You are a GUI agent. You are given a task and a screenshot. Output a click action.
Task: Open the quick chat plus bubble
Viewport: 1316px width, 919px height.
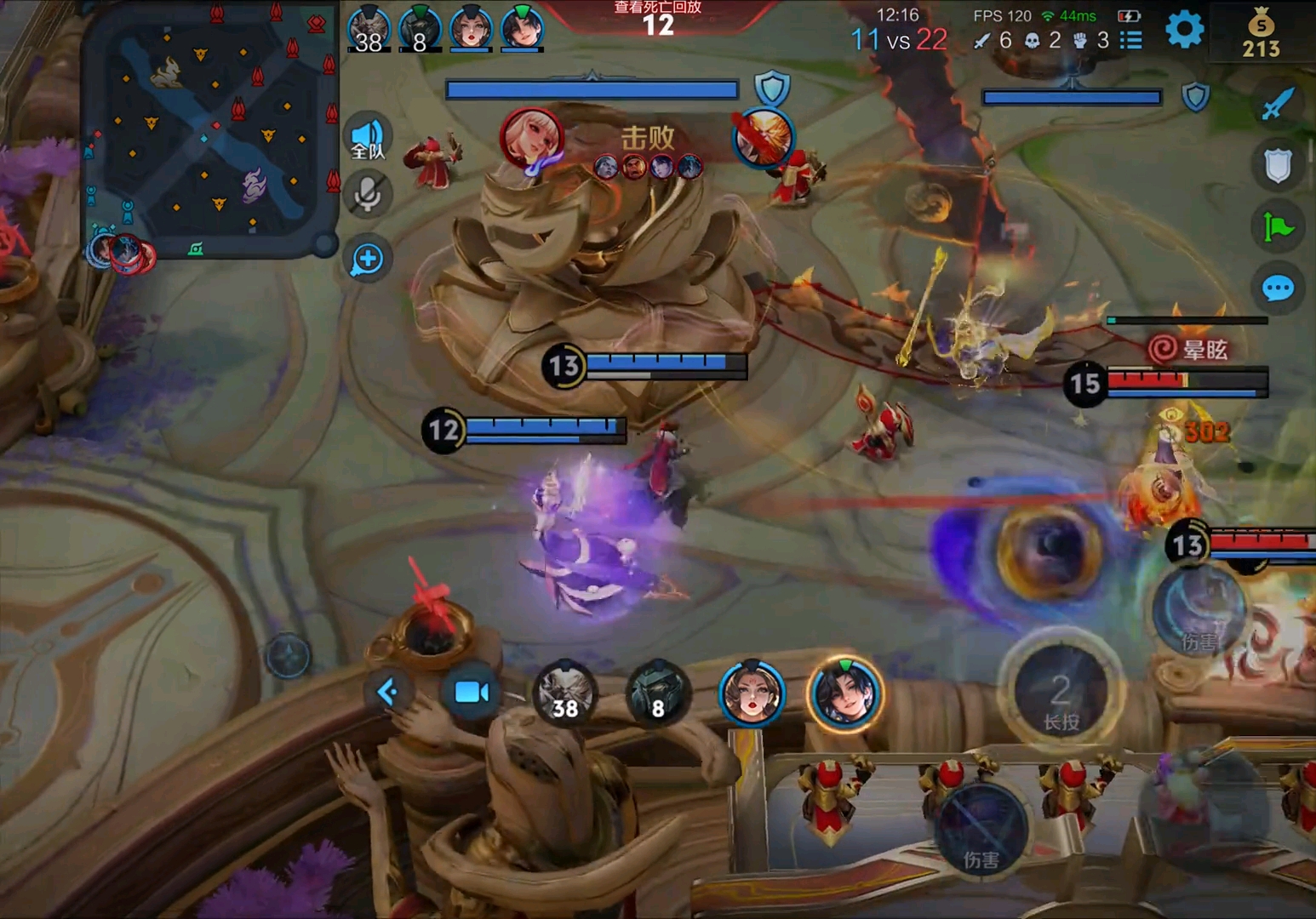click(x=368, y=259)
